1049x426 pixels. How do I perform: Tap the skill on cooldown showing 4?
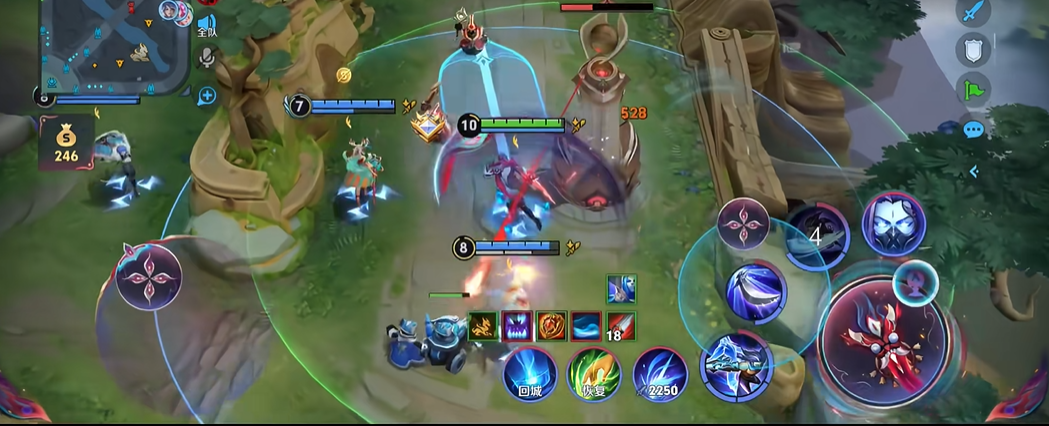tap(816, 236)
